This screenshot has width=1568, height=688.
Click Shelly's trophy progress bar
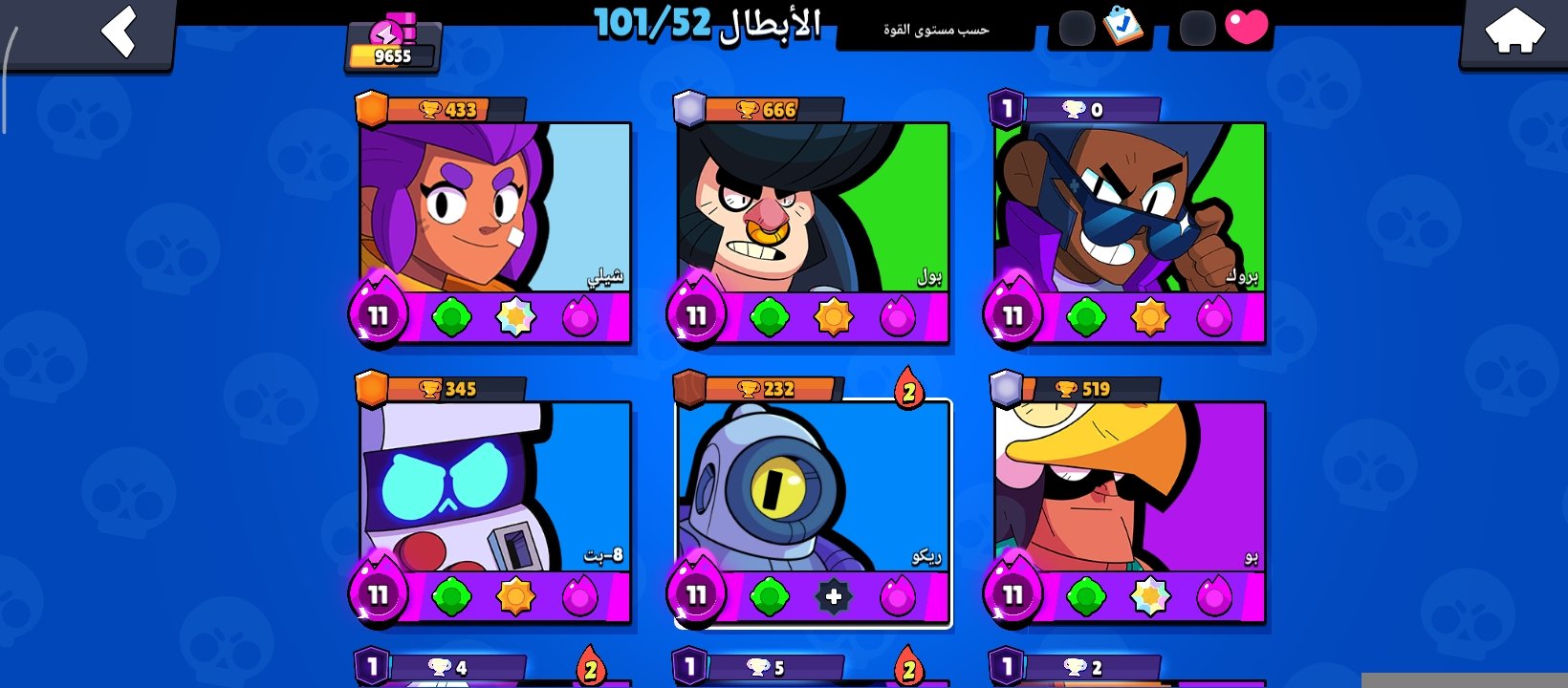click(451, 109)
